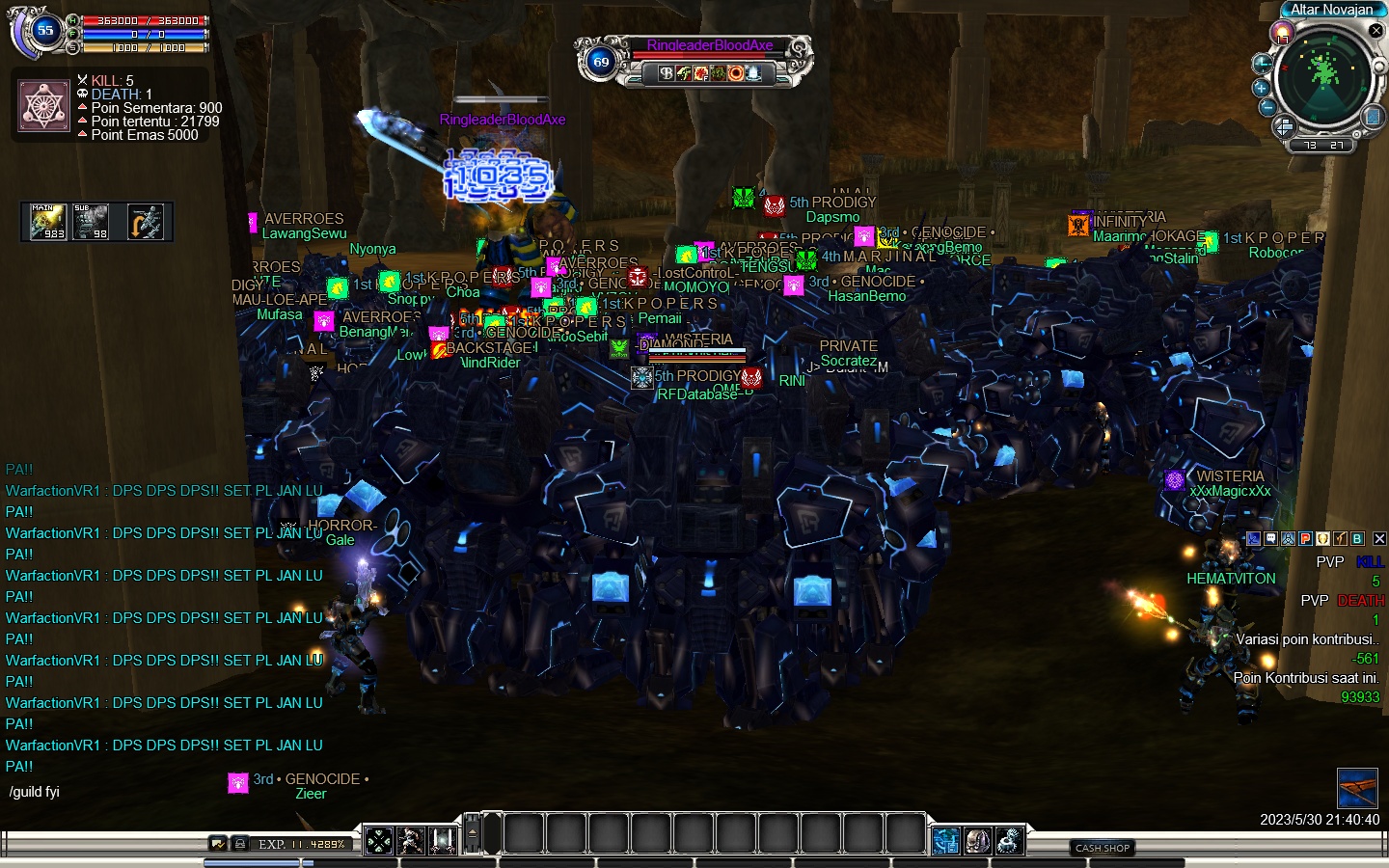Click the winged item icon above the timestamp

point(1357,788)
